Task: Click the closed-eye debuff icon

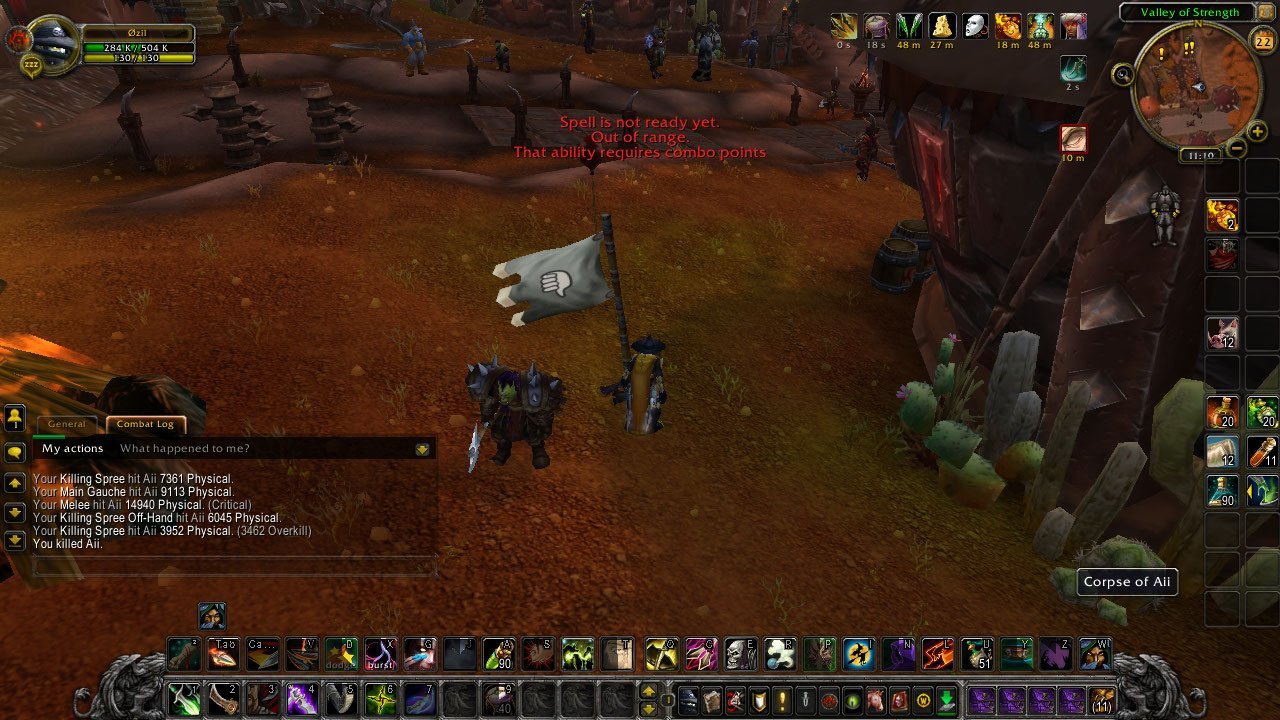Action: tap(1073, 138)
